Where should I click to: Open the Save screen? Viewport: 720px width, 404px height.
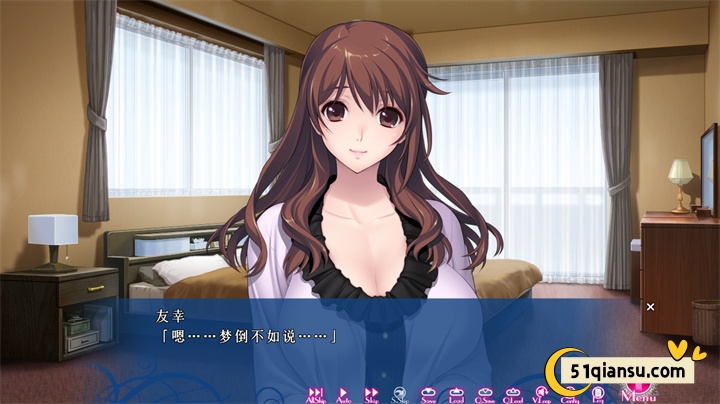click(428, 394)
